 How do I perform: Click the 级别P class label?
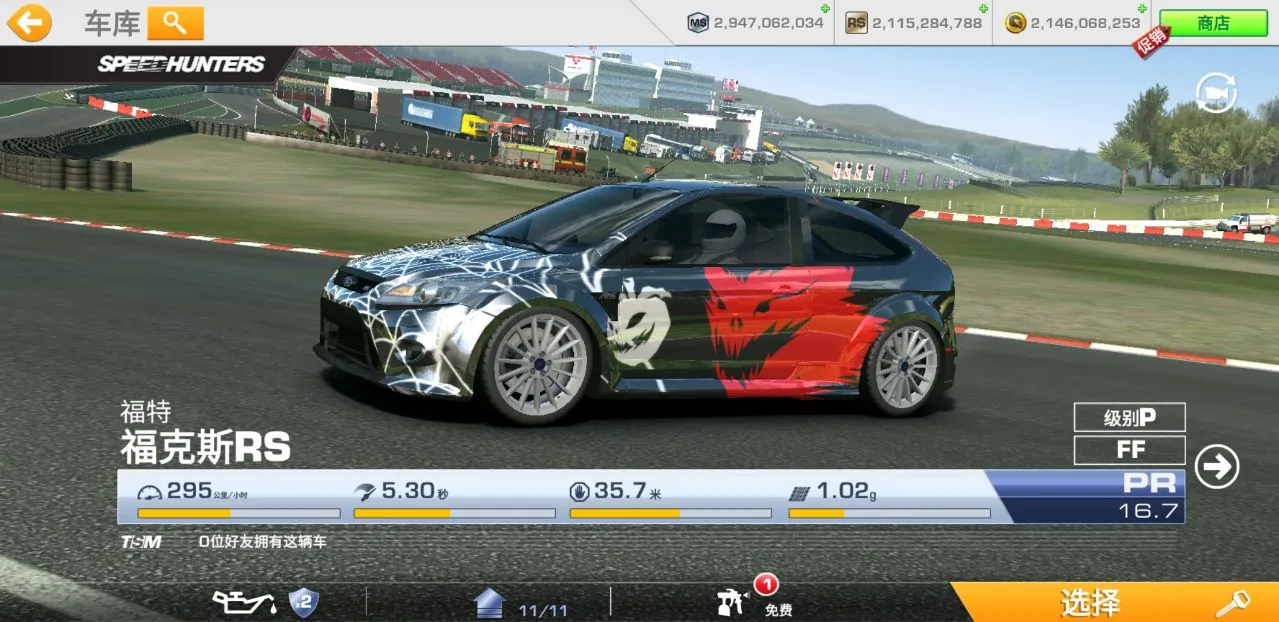(x=1129, y=417)
